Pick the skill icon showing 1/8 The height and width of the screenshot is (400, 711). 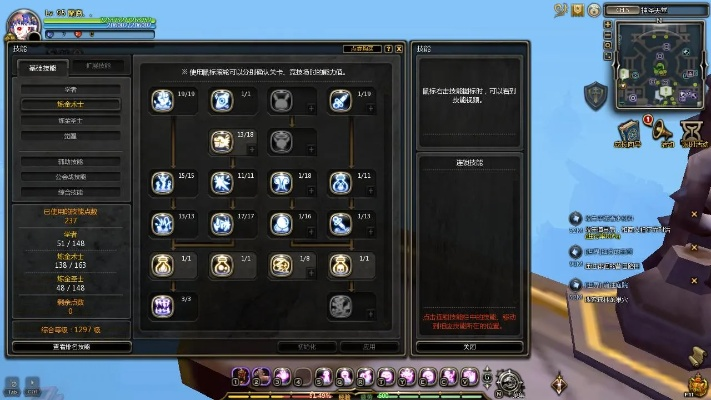click(280, 265)
